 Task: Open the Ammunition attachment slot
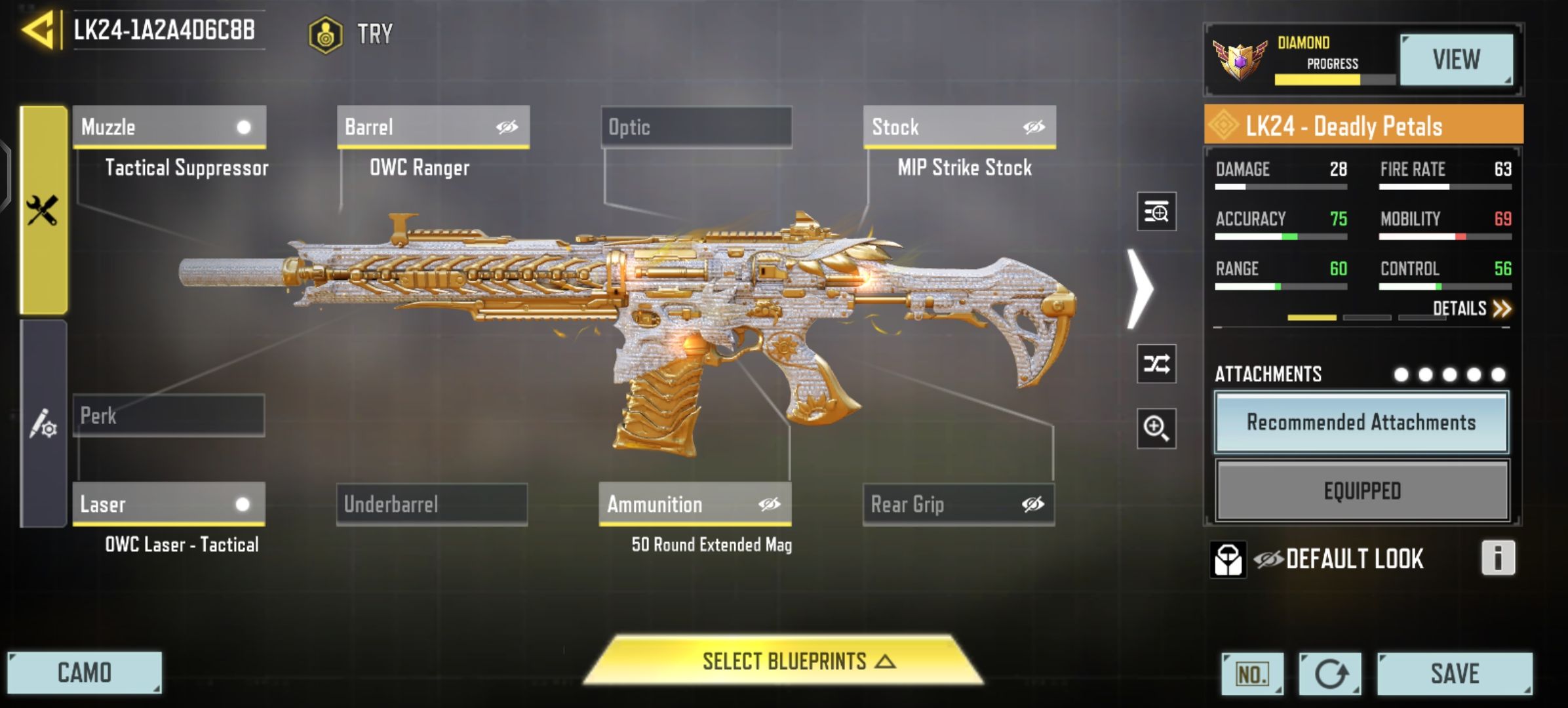tap(695, 504)
